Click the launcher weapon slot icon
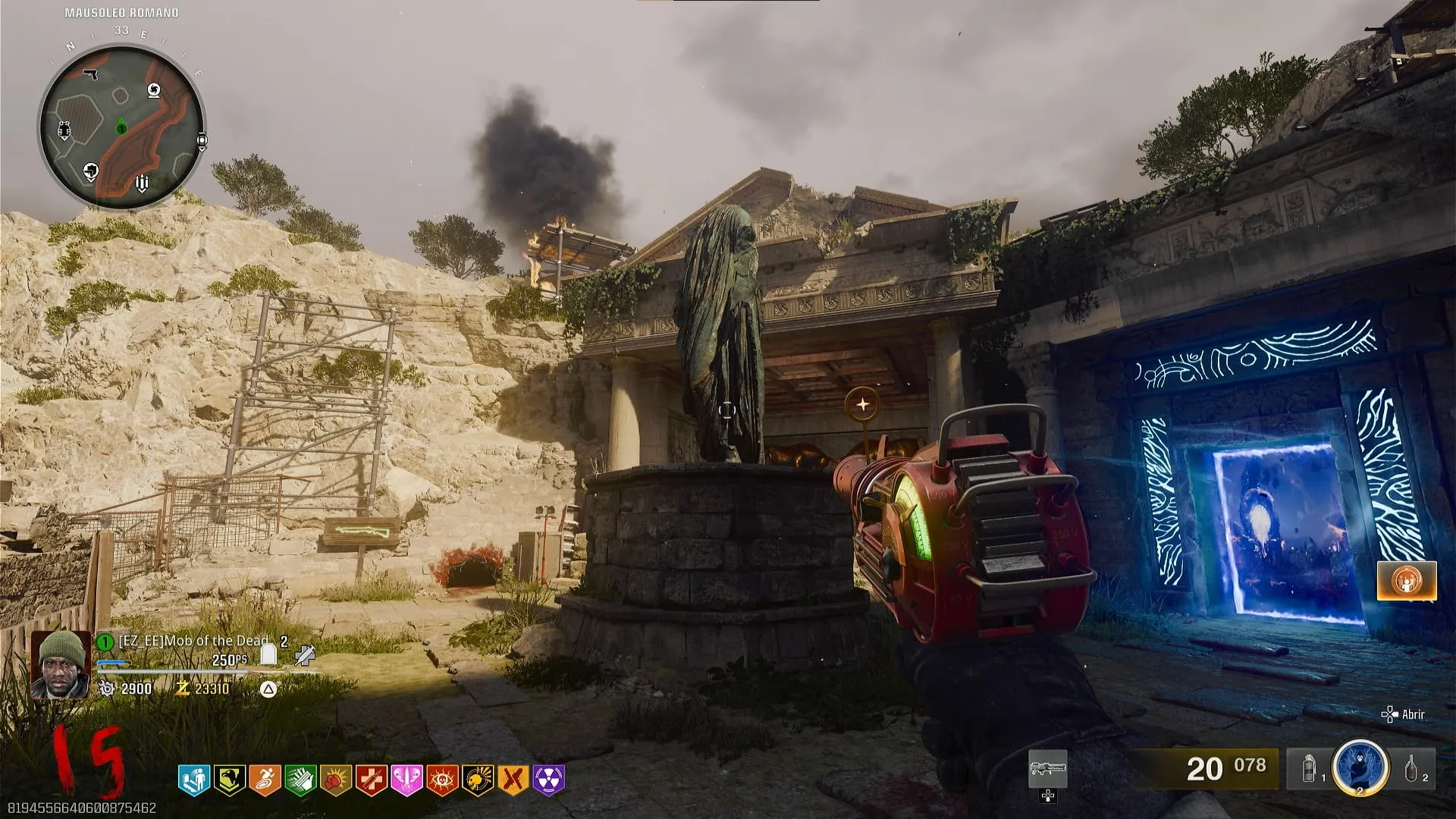This screenshot has height=819, width=1456. [x=1048, y=769]
